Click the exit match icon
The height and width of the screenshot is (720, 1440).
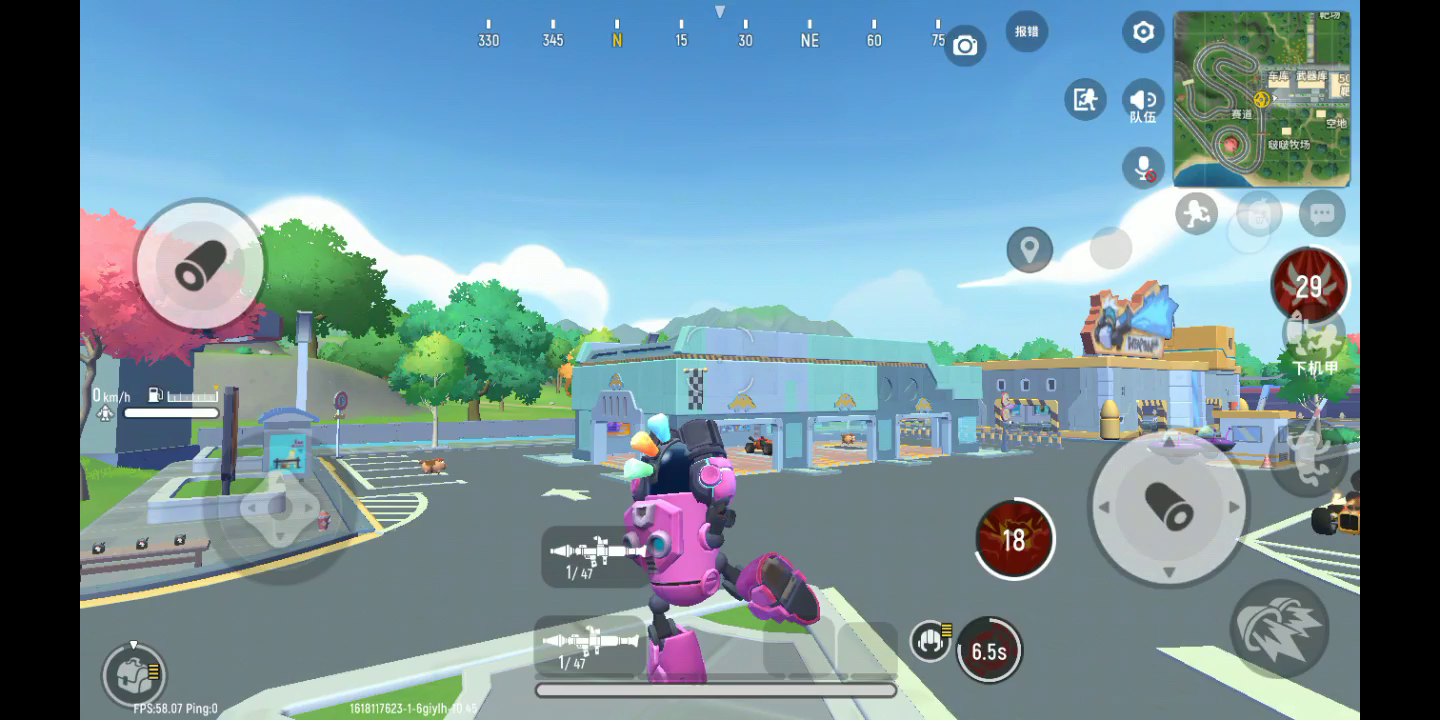[1085, 99]
